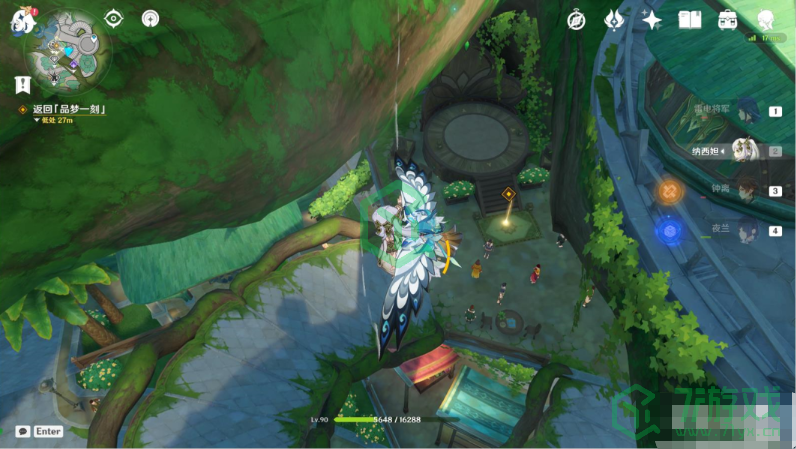Open the backpack inventory
This screenshot has width=796, height=449.
[727, 20]
